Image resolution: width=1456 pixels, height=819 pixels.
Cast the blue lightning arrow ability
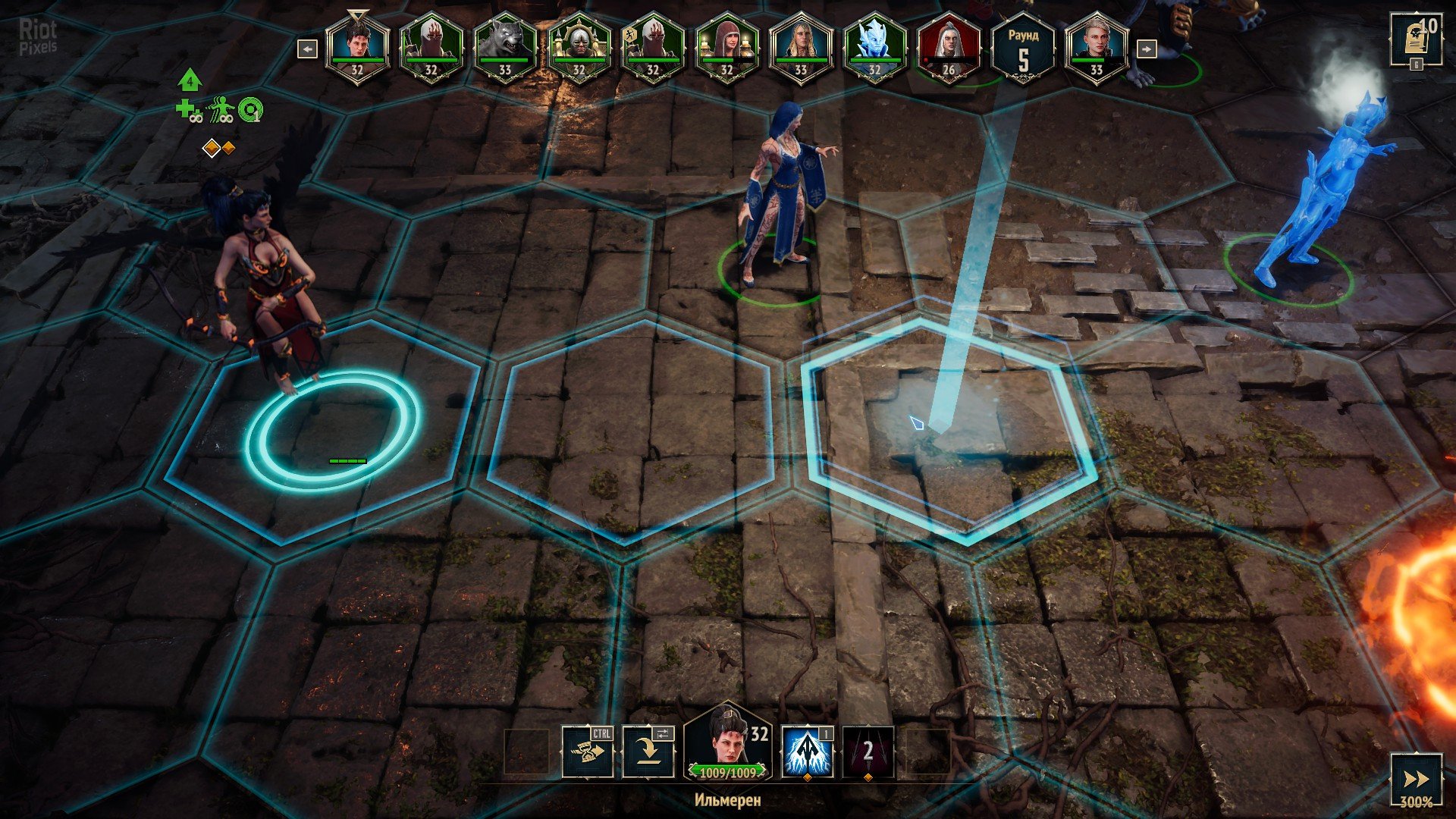click(807, 752)
